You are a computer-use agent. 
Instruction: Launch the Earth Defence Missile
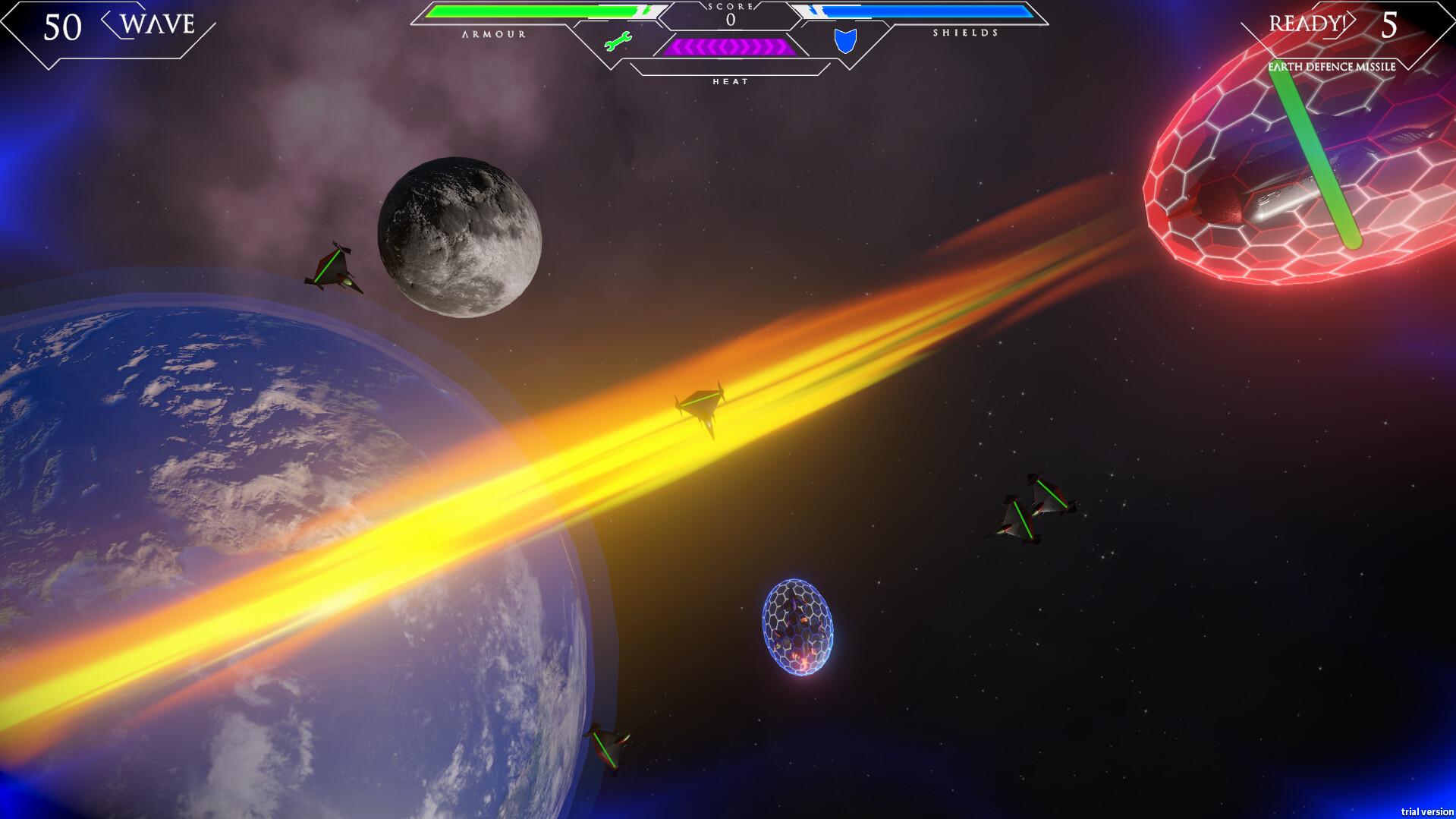1332,67
